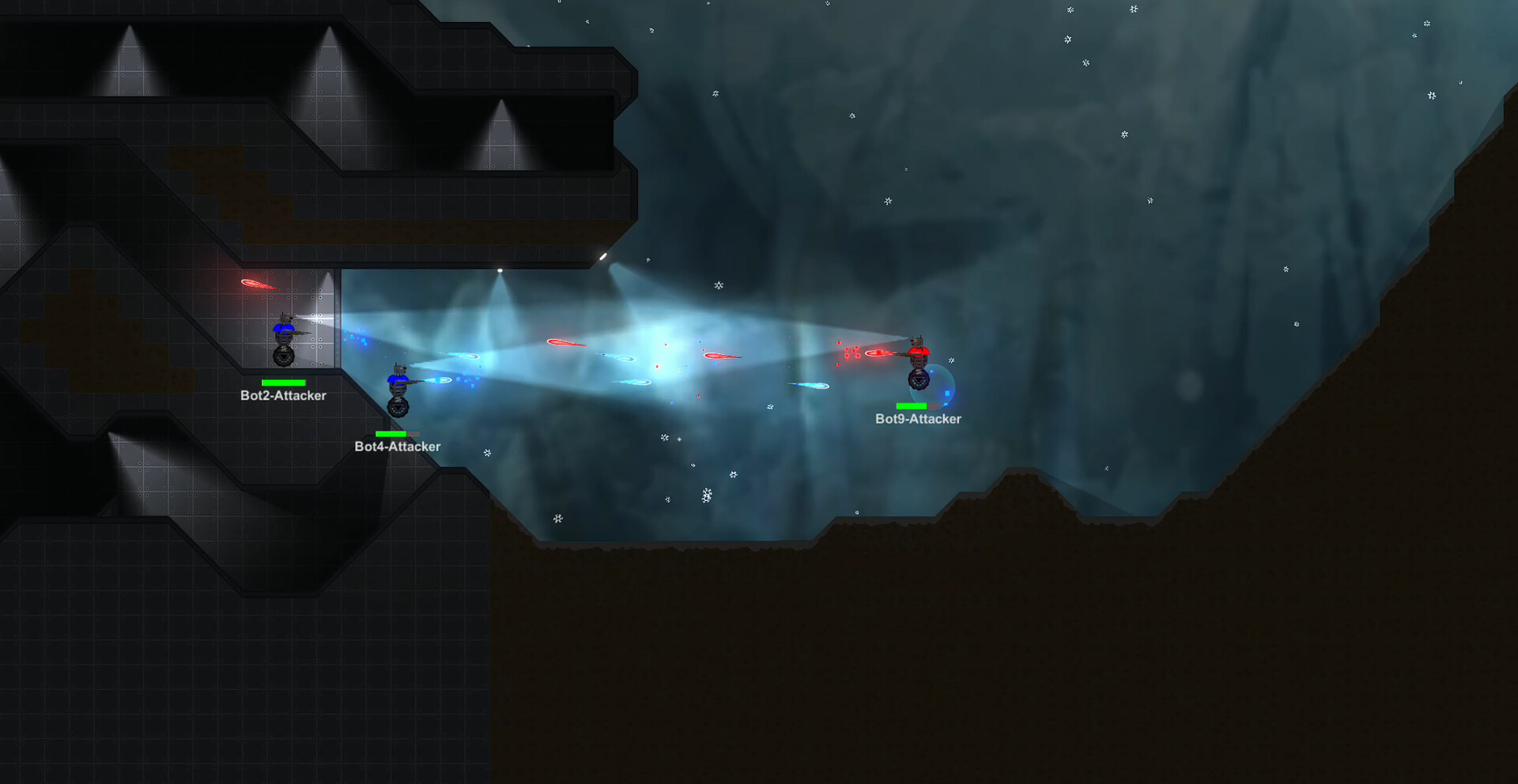Click the red plasma projectile near Bot2-Attacker
This screenshot has height=784, width=1518.
pyautogui.click(x=258, y=285)
